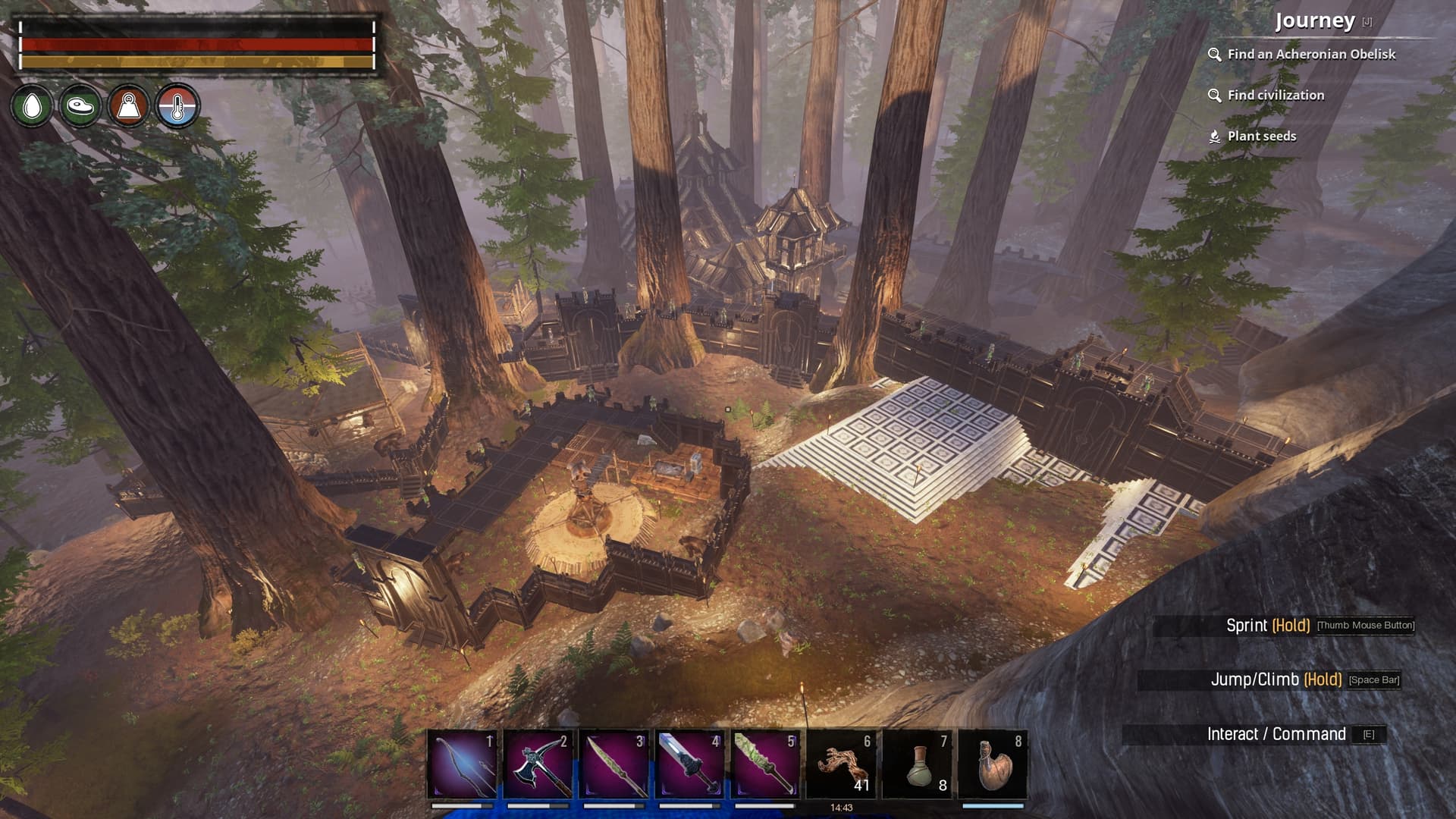The height and width of the screenshot is (819, 1456).
Task: Open the Journey panel header
Action: (x=1315, y=21)
